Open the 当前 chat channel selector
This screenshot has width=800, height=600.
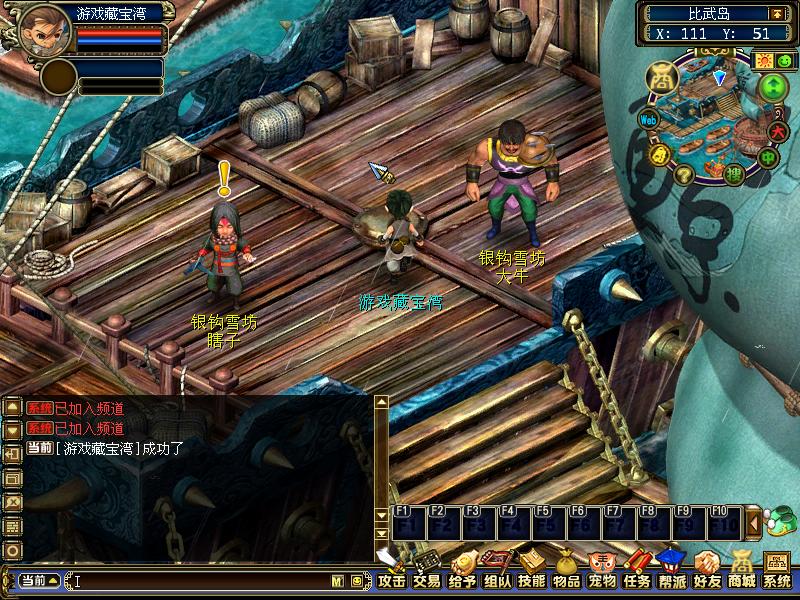(40, 580)
